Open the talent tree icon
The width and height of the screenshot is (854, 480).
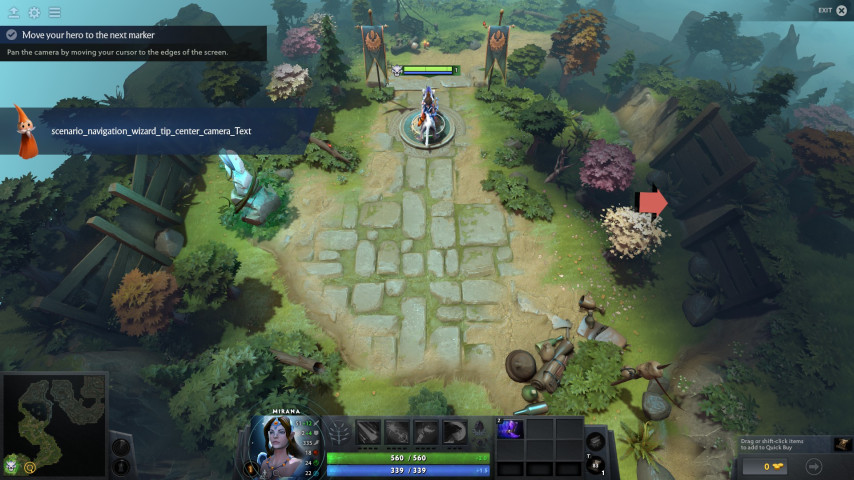coord(340,432)
